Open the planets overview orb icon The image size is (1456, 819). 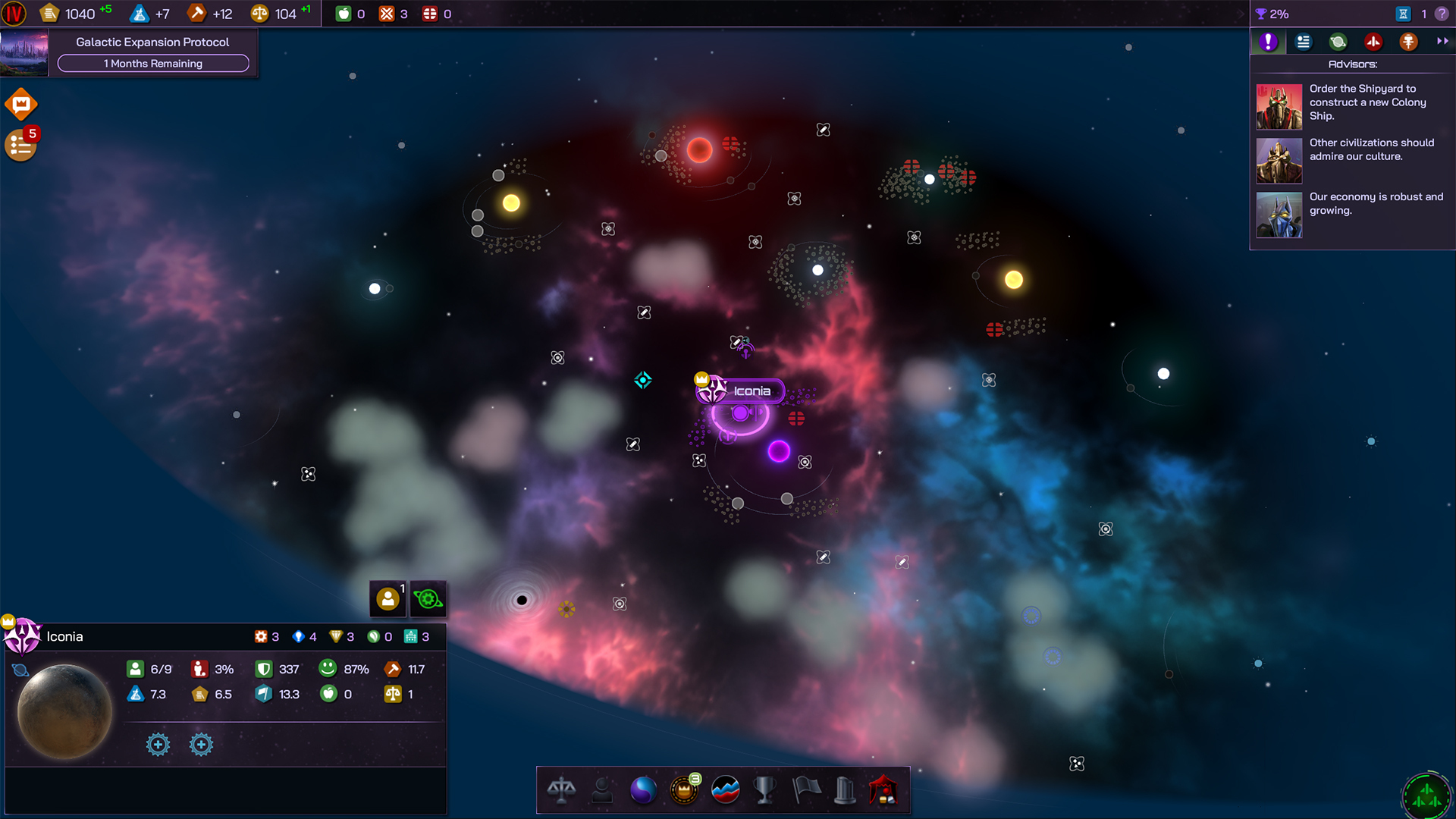point(644,790)
